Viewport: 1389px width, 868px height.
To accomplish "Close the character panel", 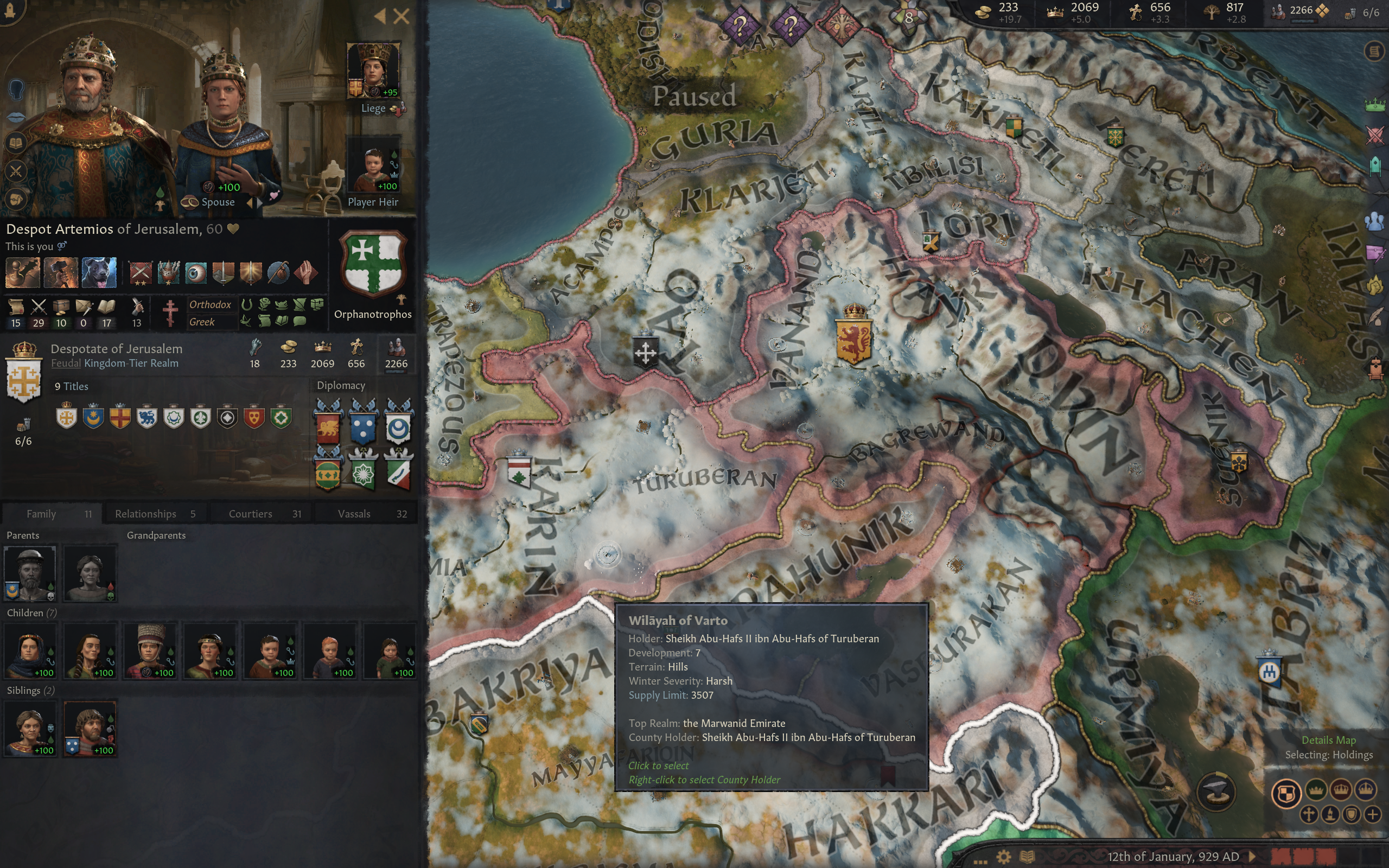I will pos(401,16).
